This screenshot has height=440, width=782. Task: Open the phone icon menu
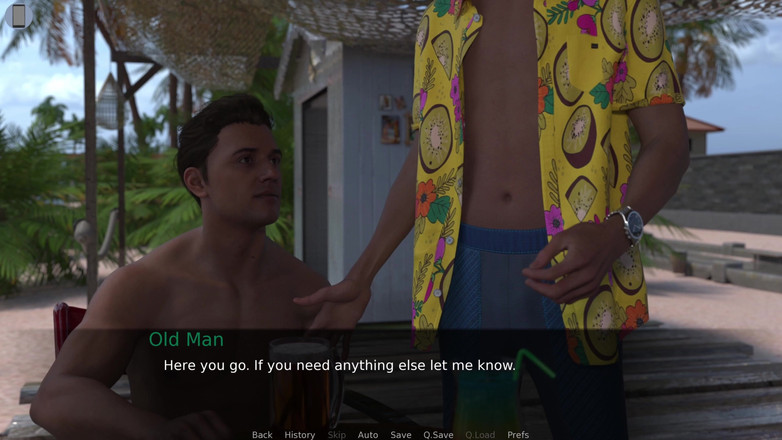click(18, 15)
